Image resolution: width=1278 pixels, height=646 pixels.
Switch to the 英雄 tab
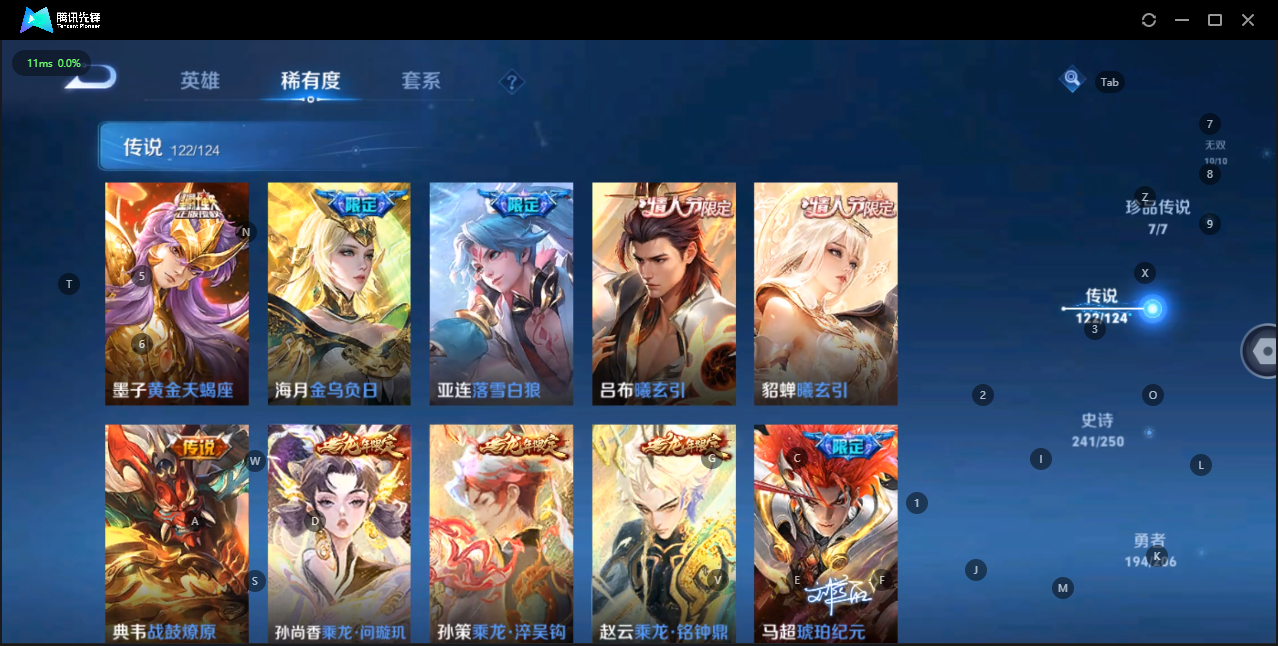pyautogui.click(x=200, y=81)
